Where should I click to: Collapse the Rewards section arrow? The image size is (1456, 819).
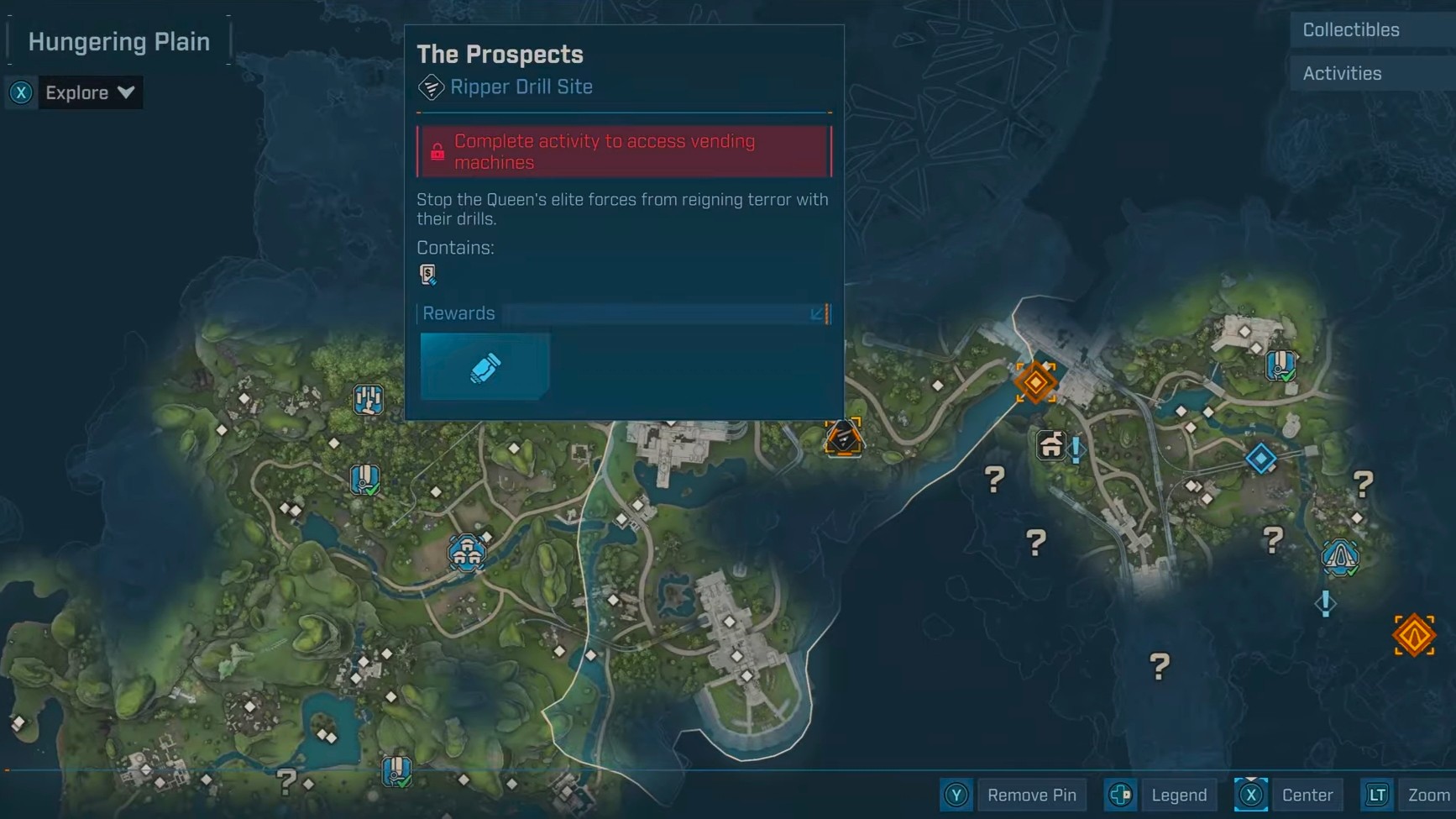tap(816, 314)
